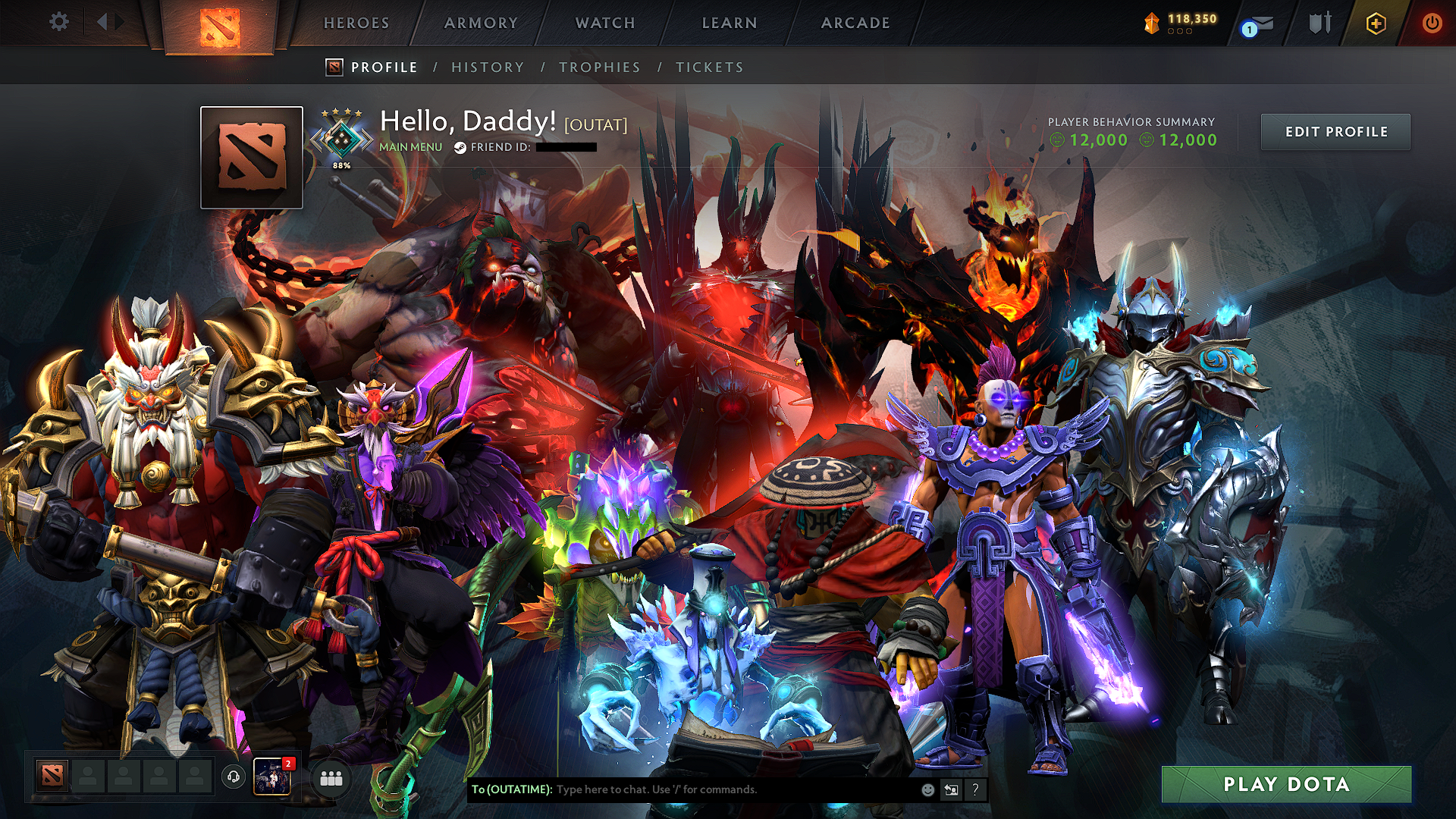
Task: Select the WATCH menu item
Action: (x=603, y=23)
